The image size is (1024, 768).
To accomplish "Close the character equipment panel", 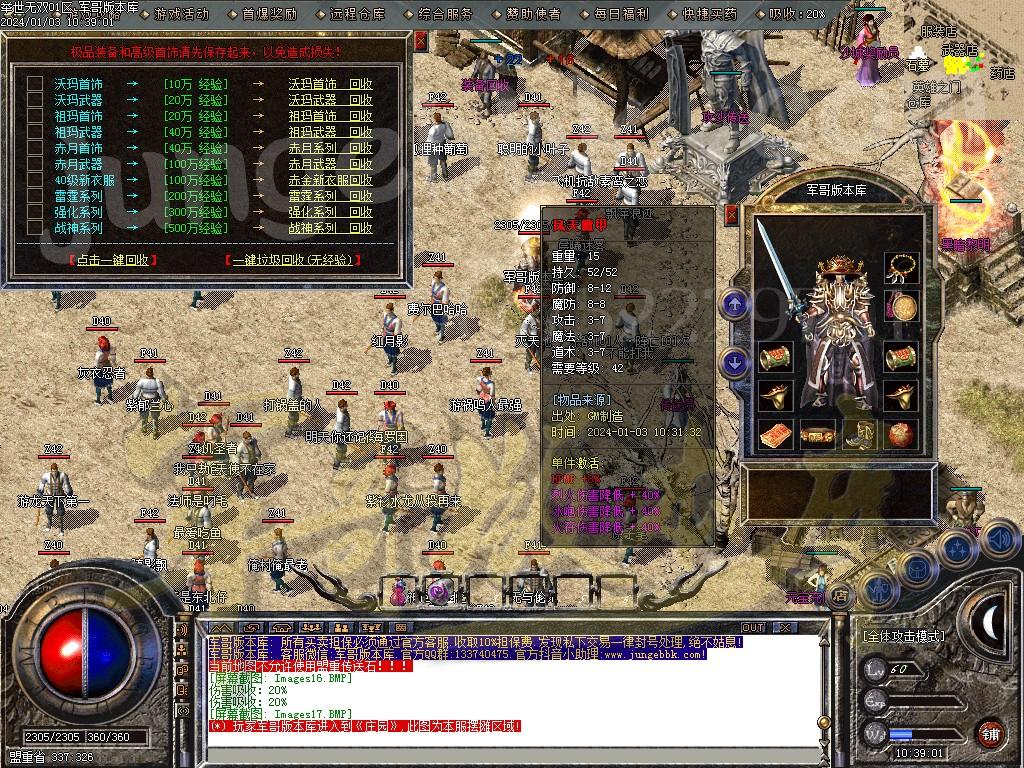I will pyautogui.click(x=731, y=214).
